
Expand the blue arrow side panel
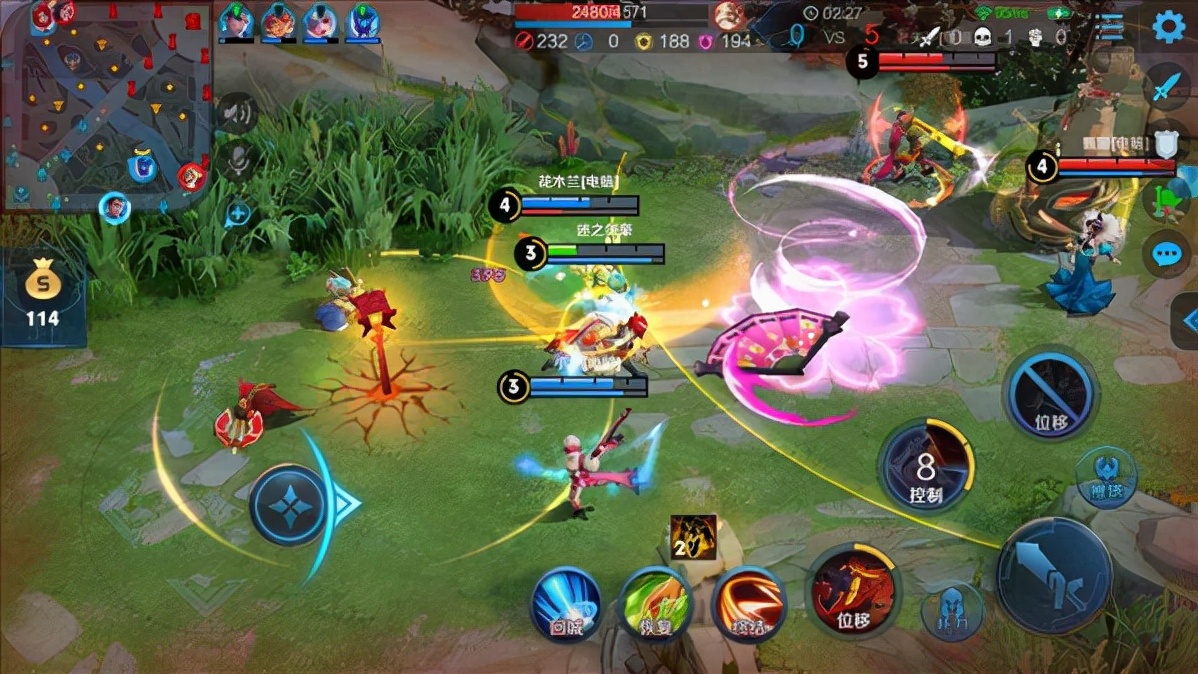pyautogui.click(x=1187, y=320)
